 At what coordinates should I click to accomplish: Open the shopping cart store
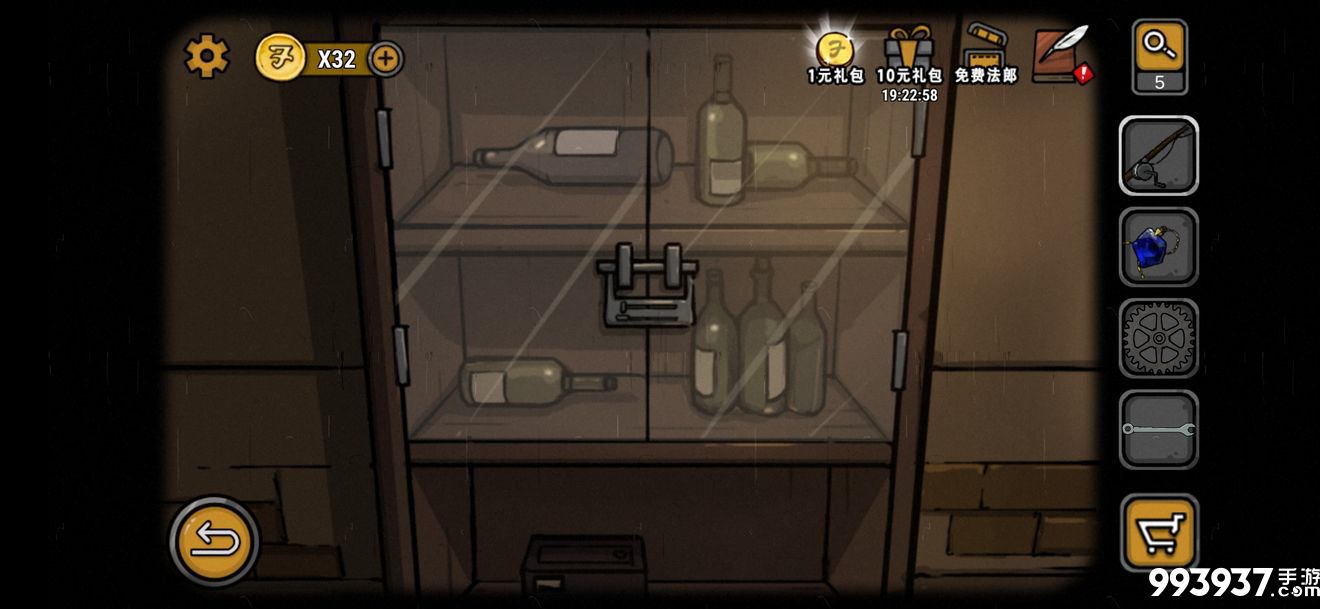coord(1158,529)
